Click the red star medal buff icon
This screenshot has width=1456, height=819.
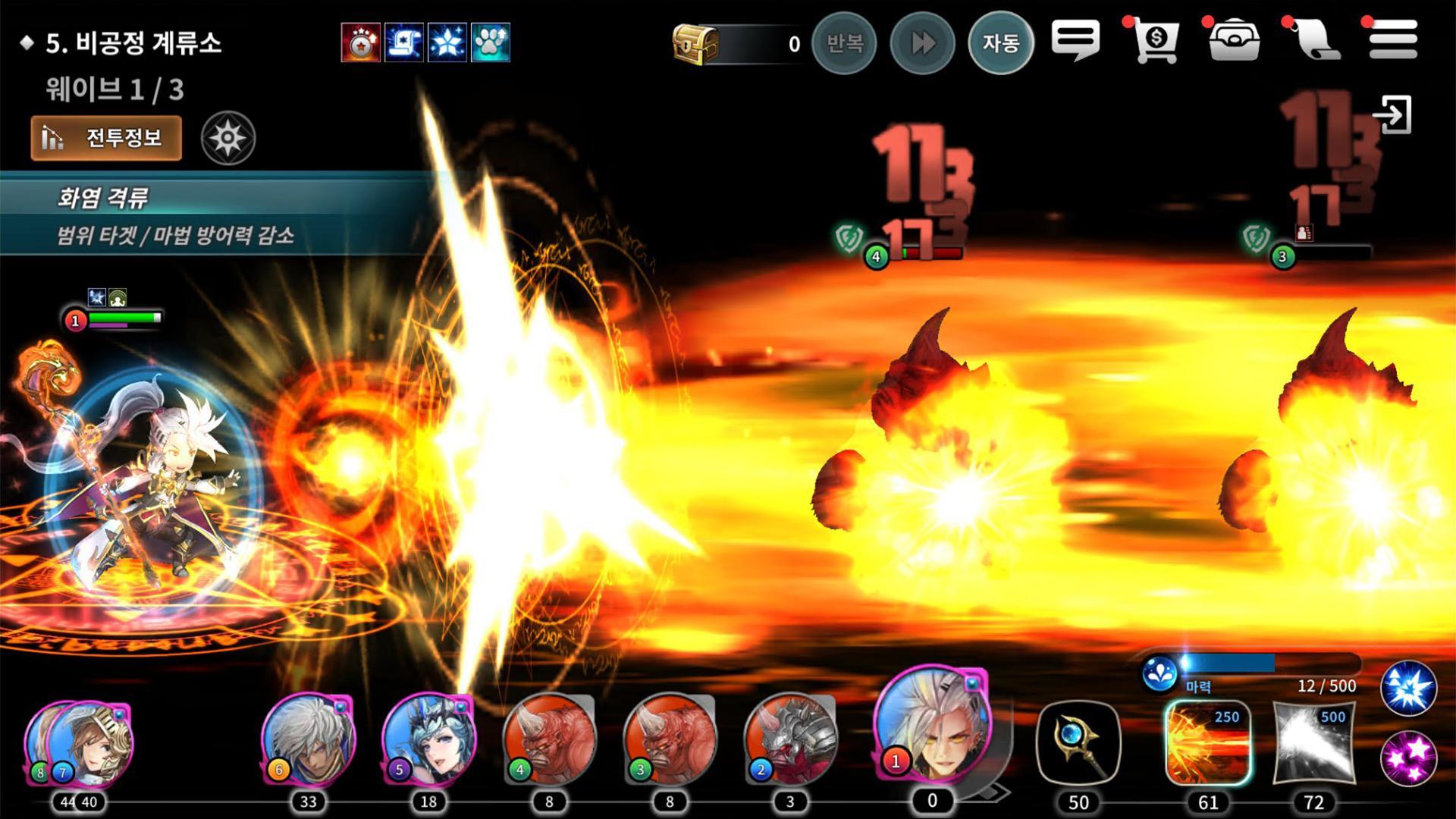(360, 42)
